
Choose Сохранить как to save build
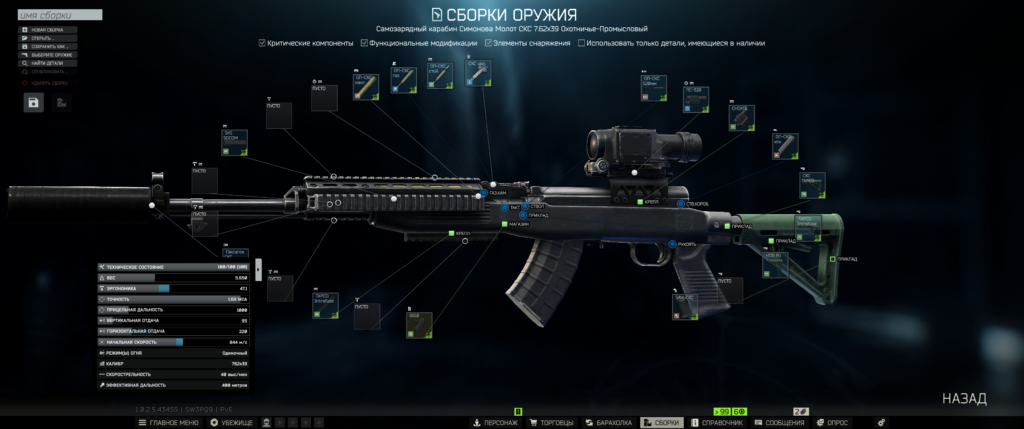(48, 46)
